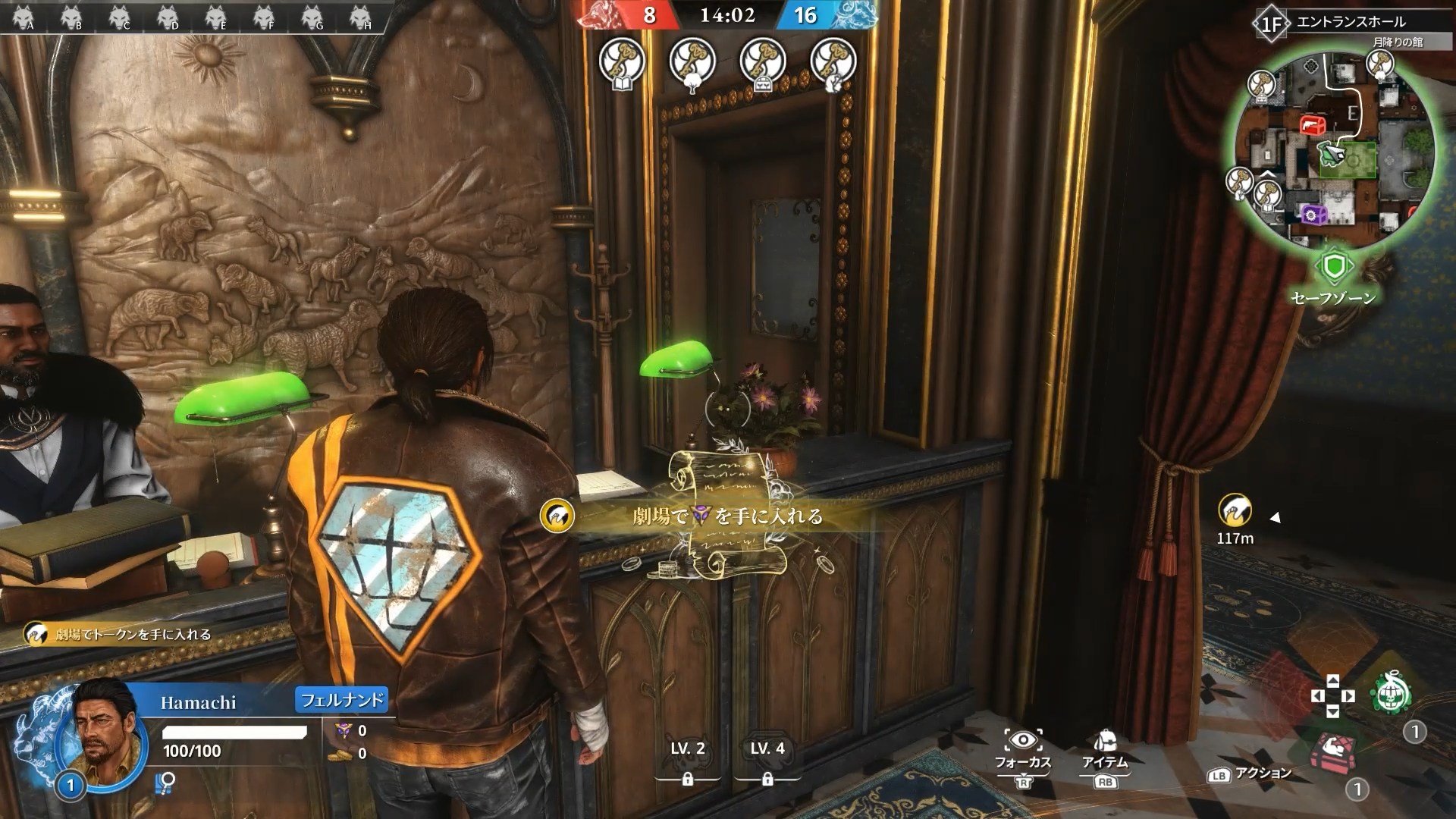
Task: Click the red weapon chest marker on minimap
Action: coord(1311,125)
